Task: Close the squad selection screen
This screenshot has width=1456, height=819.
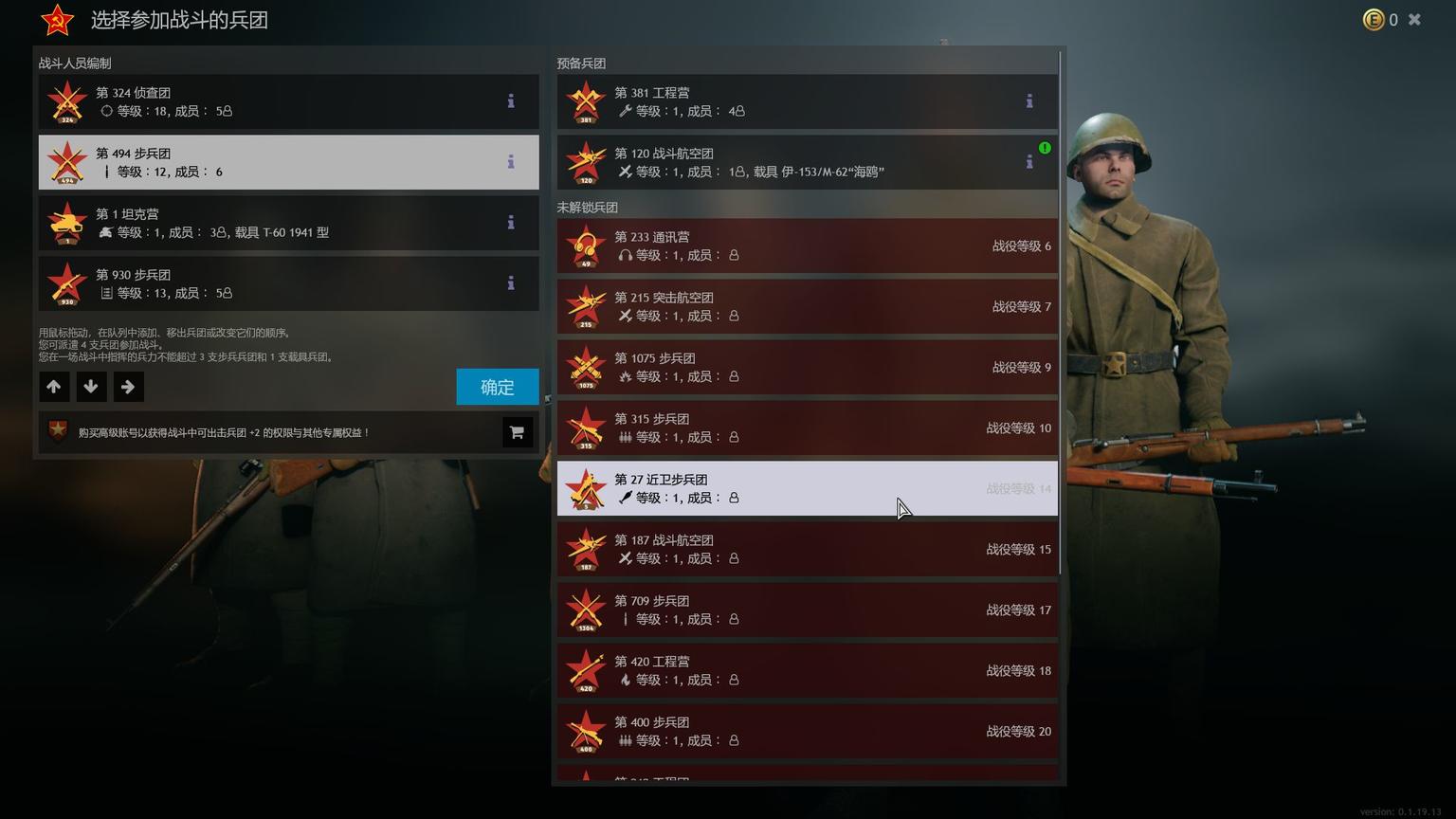Action: coord(1414,19)
